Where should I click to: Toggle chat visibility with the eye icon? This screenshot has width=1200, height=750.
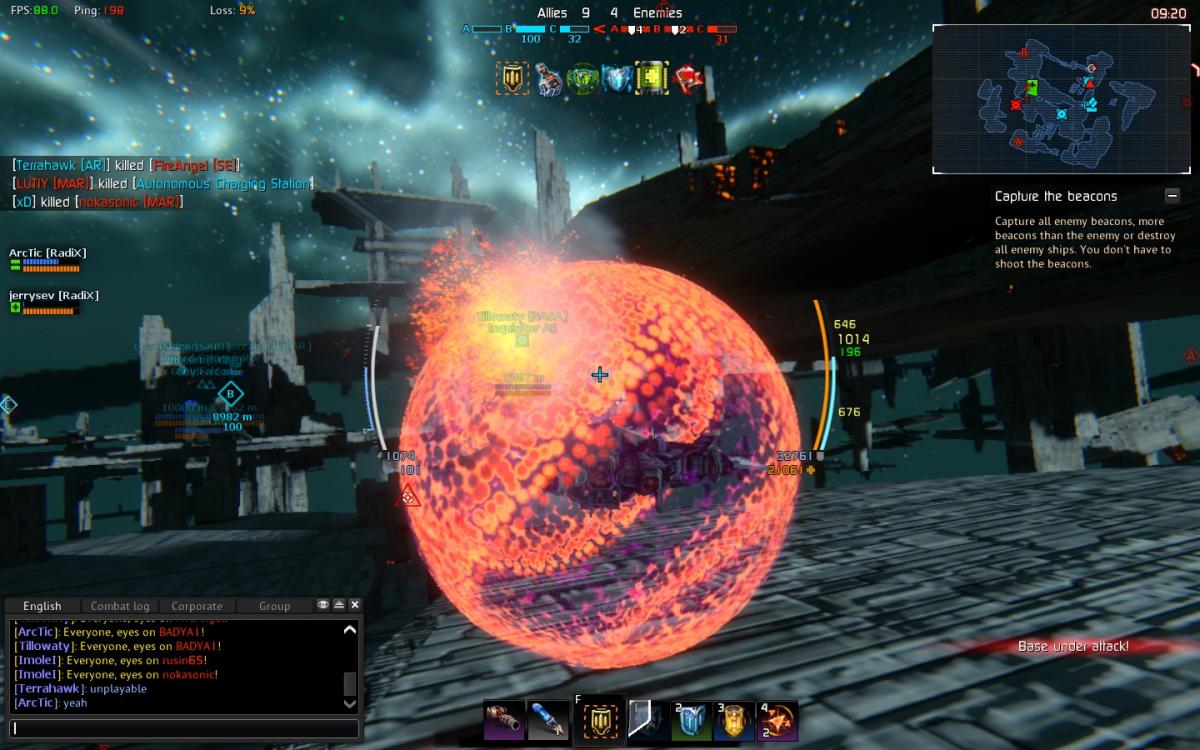(x=323, y=605)
